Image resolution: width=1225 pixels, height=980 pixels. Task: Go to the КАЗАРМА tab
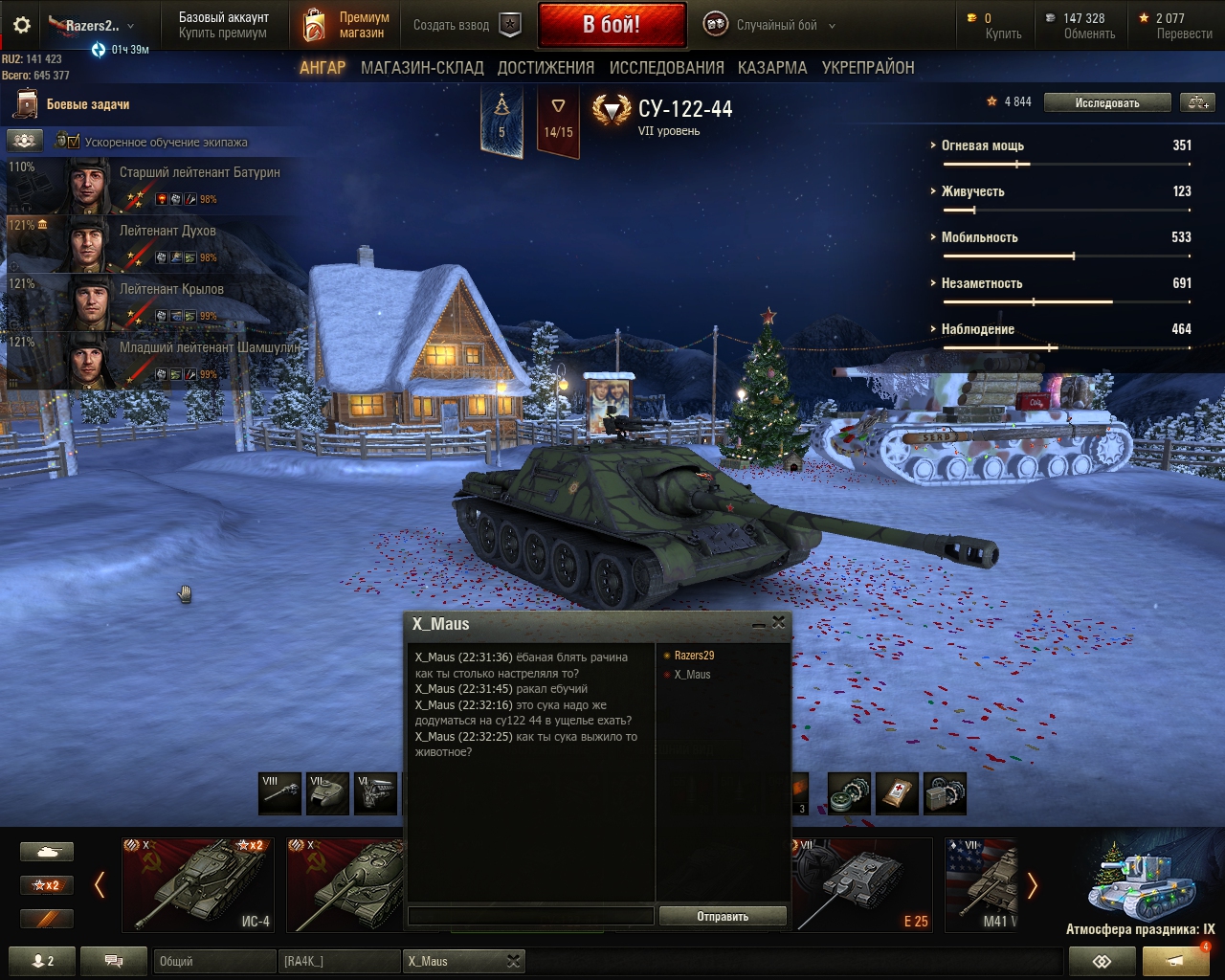coord(772,68)
